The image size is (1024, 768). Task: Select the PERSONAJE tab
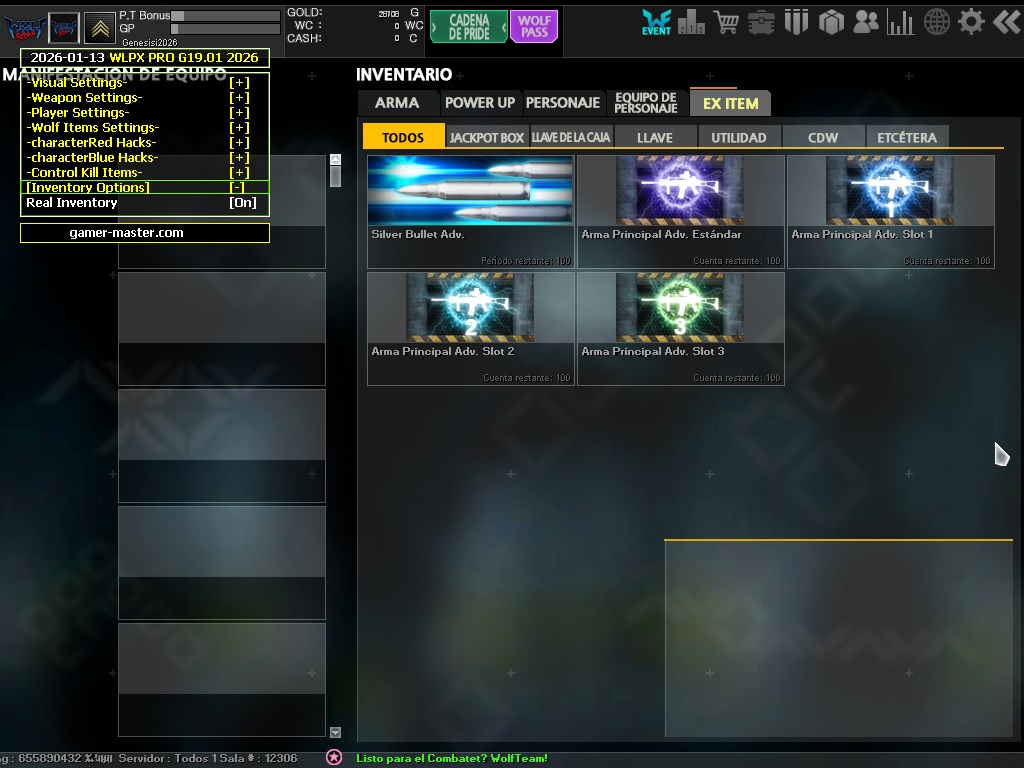coord(563,103)
